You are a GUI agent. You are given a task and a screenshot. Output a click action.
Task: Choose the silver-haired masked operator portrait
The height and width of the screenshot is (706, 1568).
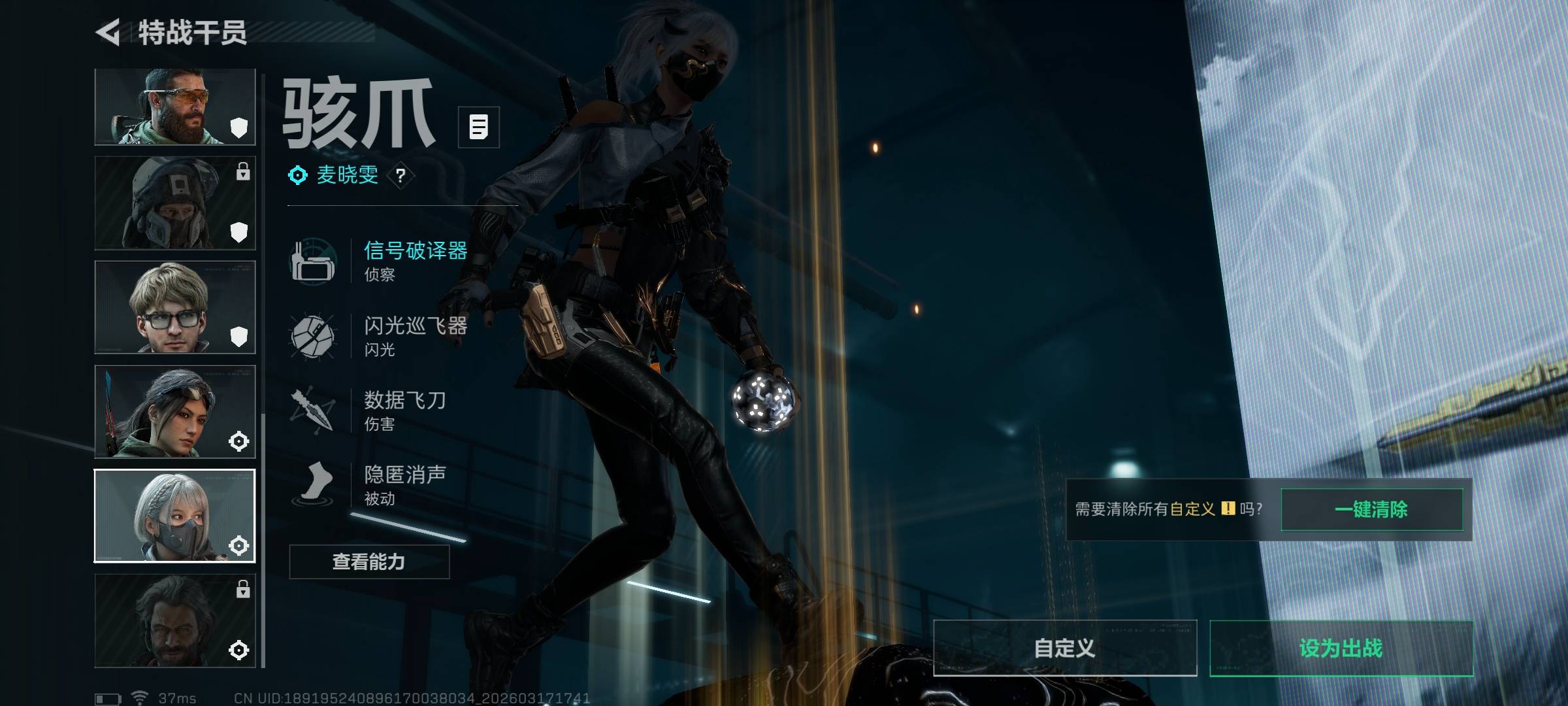point(175,516)
